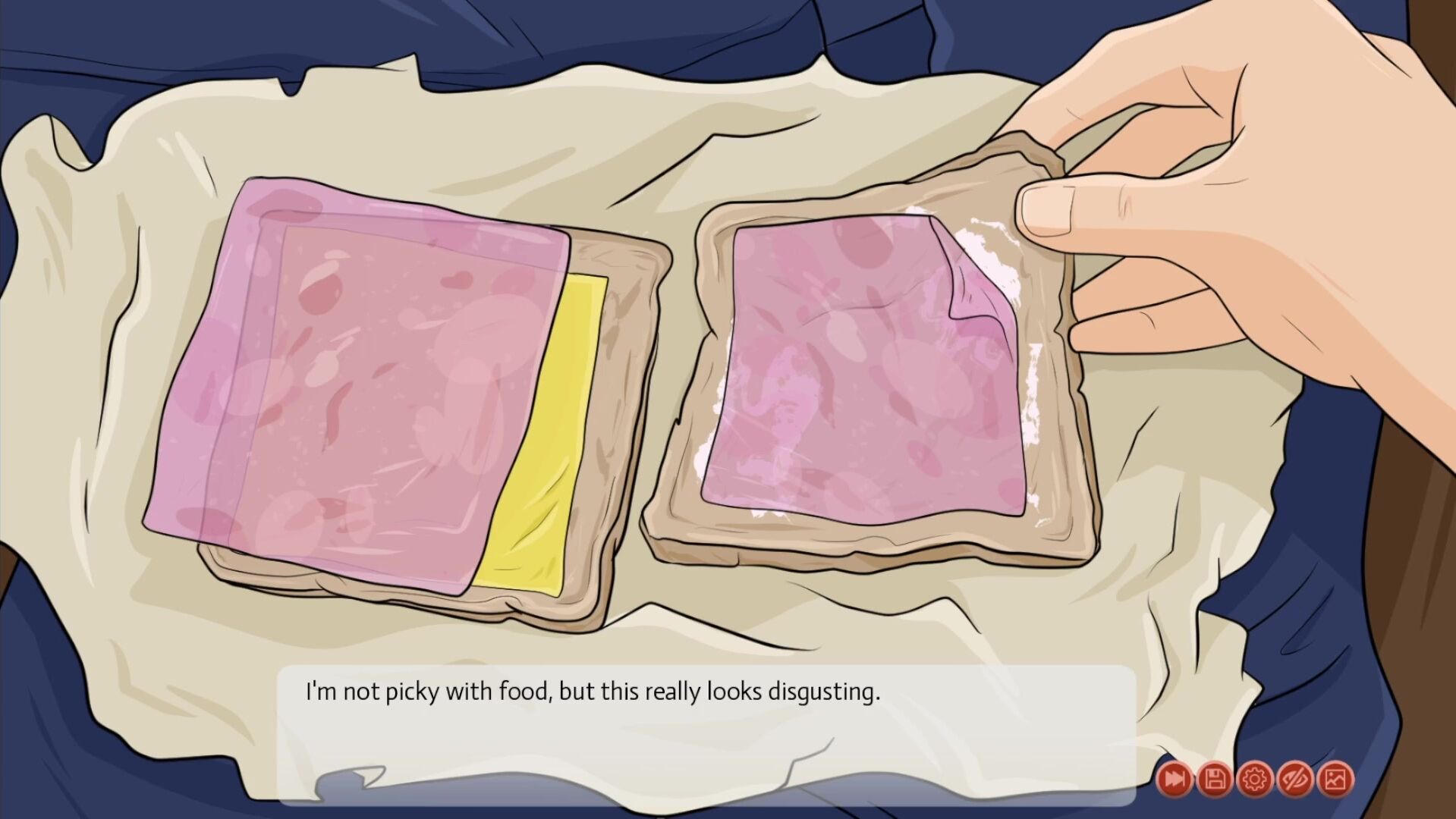Open the save menu via floppy disk icon
This screenshot has width=1456, height=819.
pos(1215,779)
